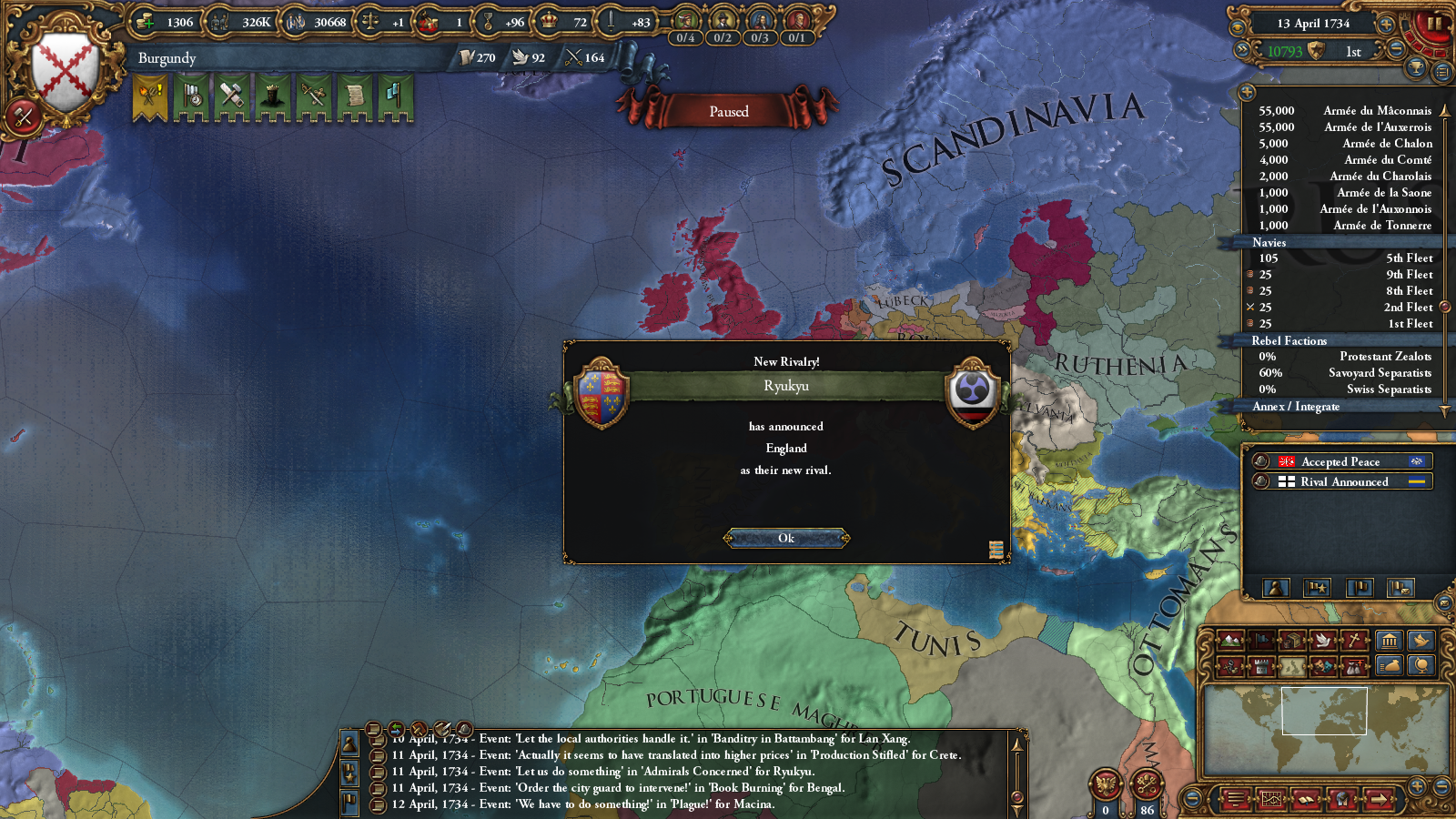Open the trade mapmode (barrel and crate icon)

click(x=1291, y=640)
